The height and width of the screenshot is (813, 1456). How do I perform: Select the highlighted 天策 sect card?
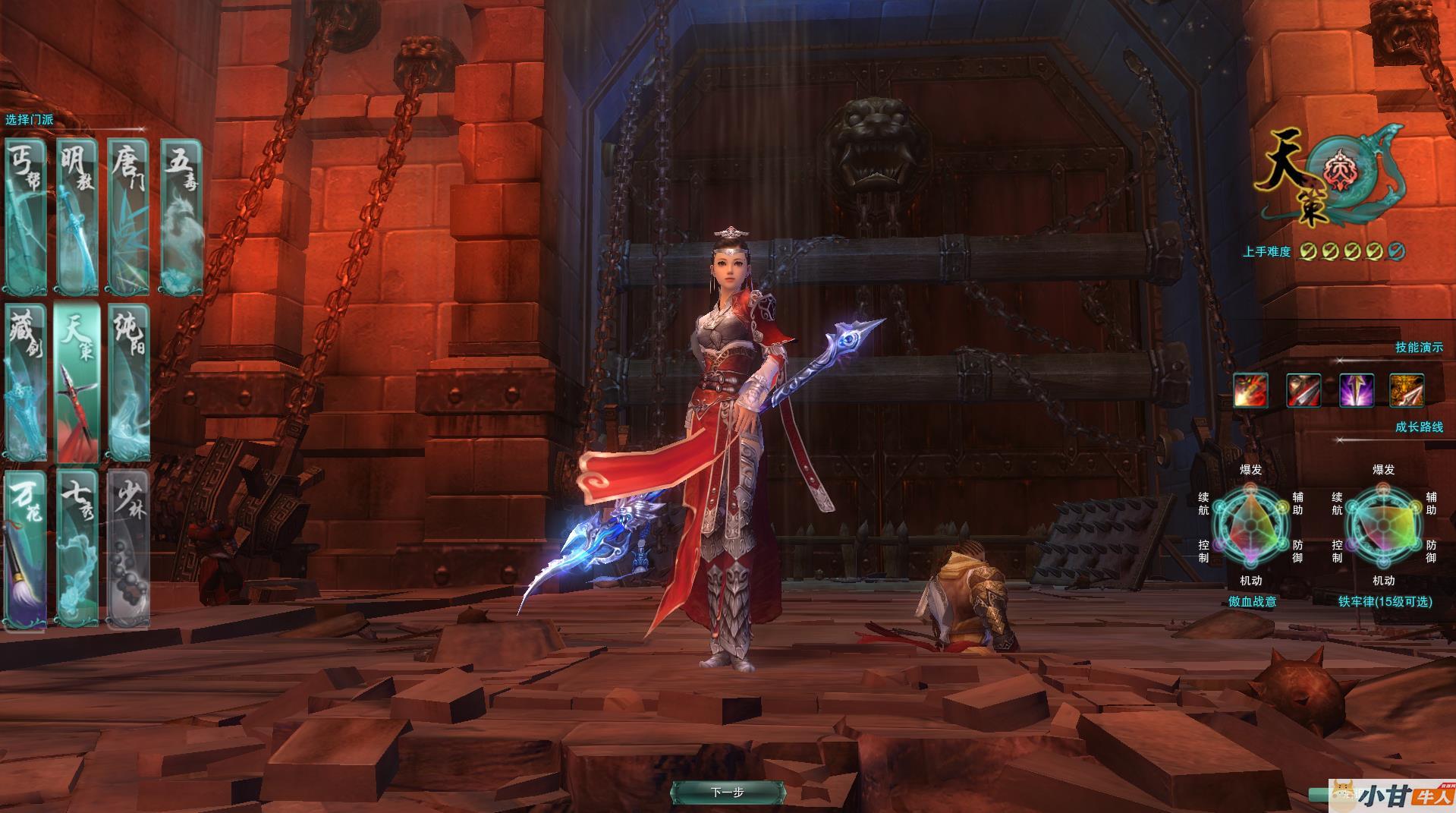77,383
